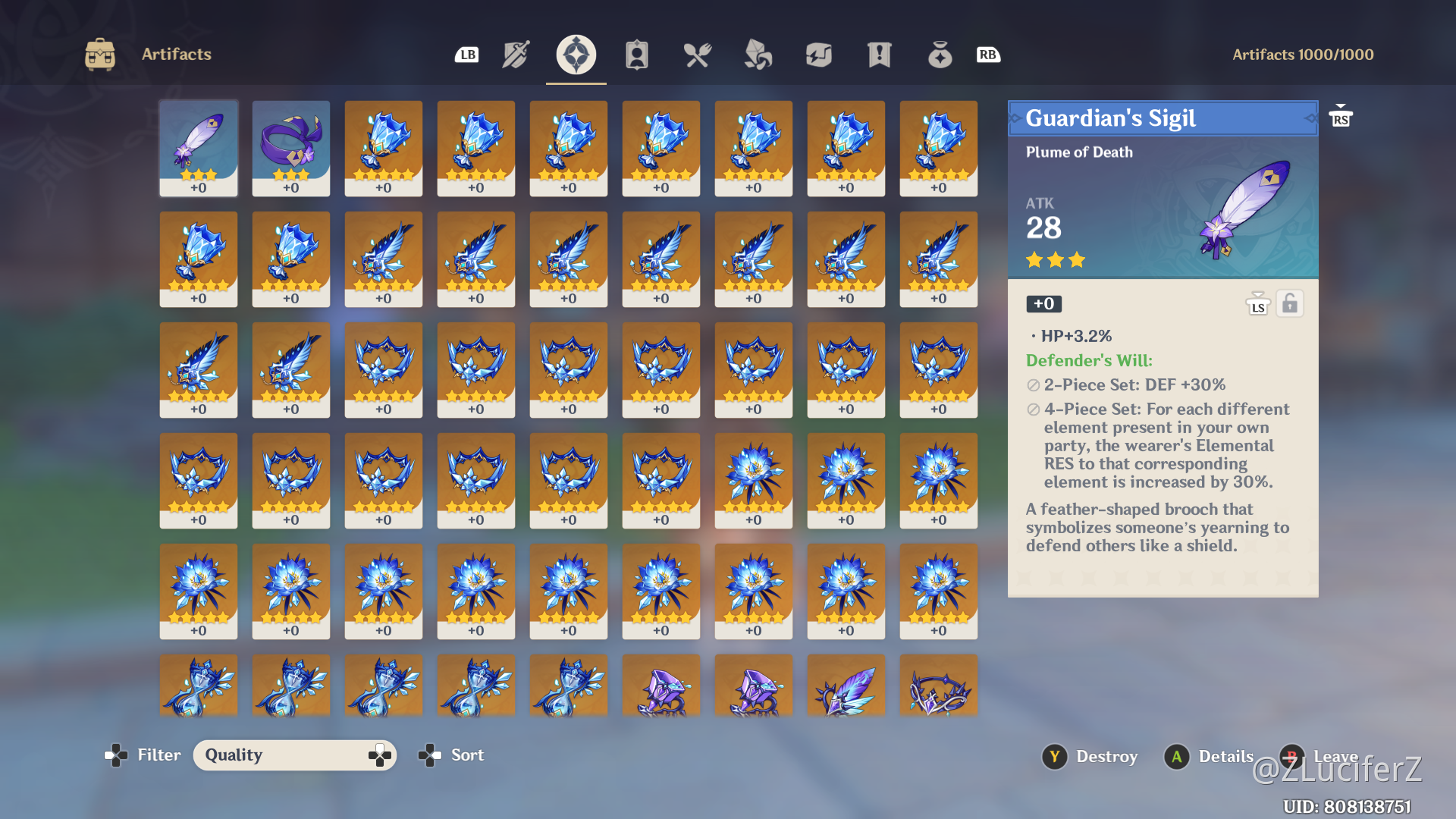Click the RS scroll indicator above artifact panel
This screenshot has height=819, width=1456.
click(1341, 116)
